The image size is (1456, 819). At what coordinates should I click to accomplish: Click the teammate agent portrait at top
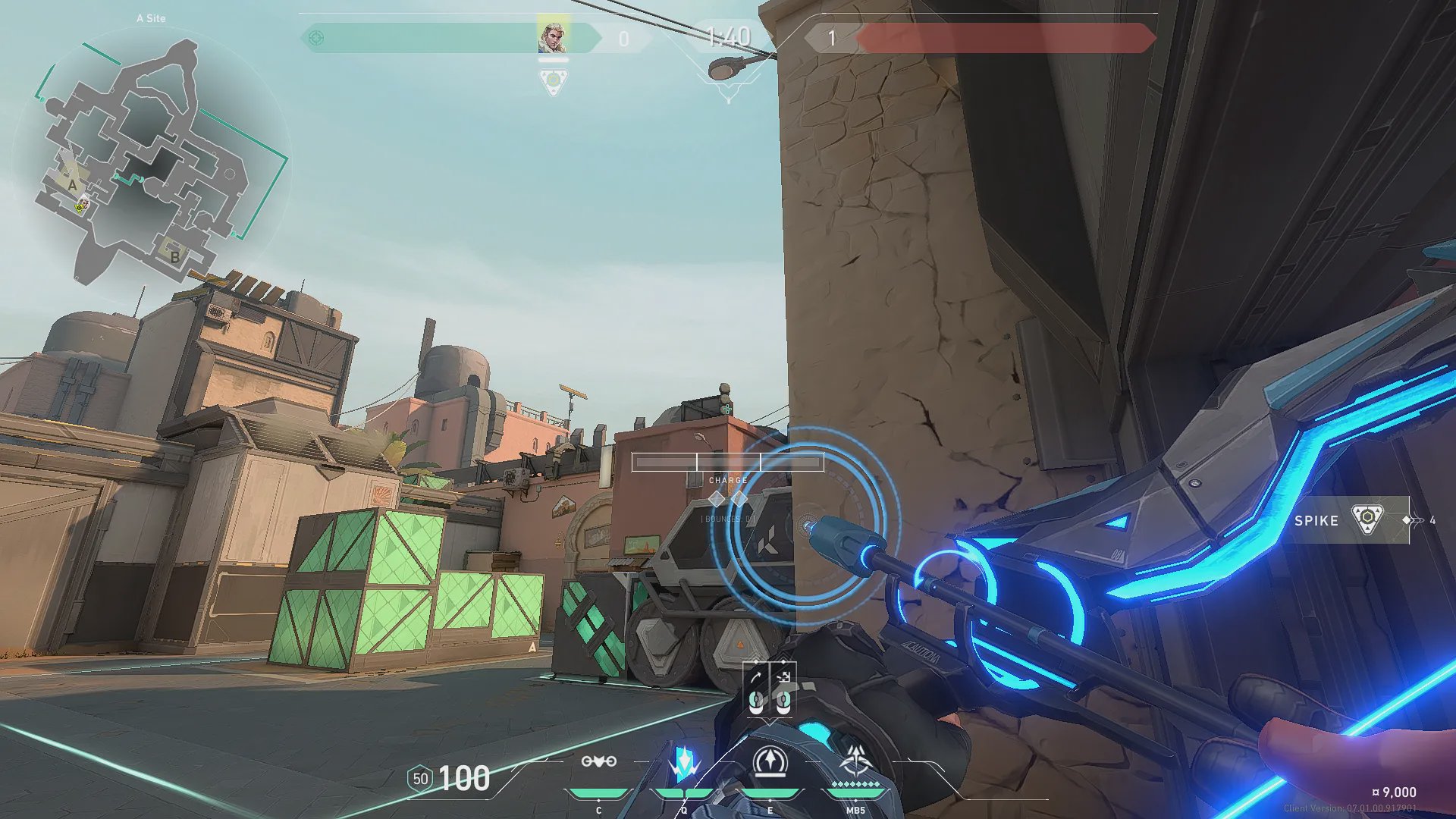(x=553, y=37)
